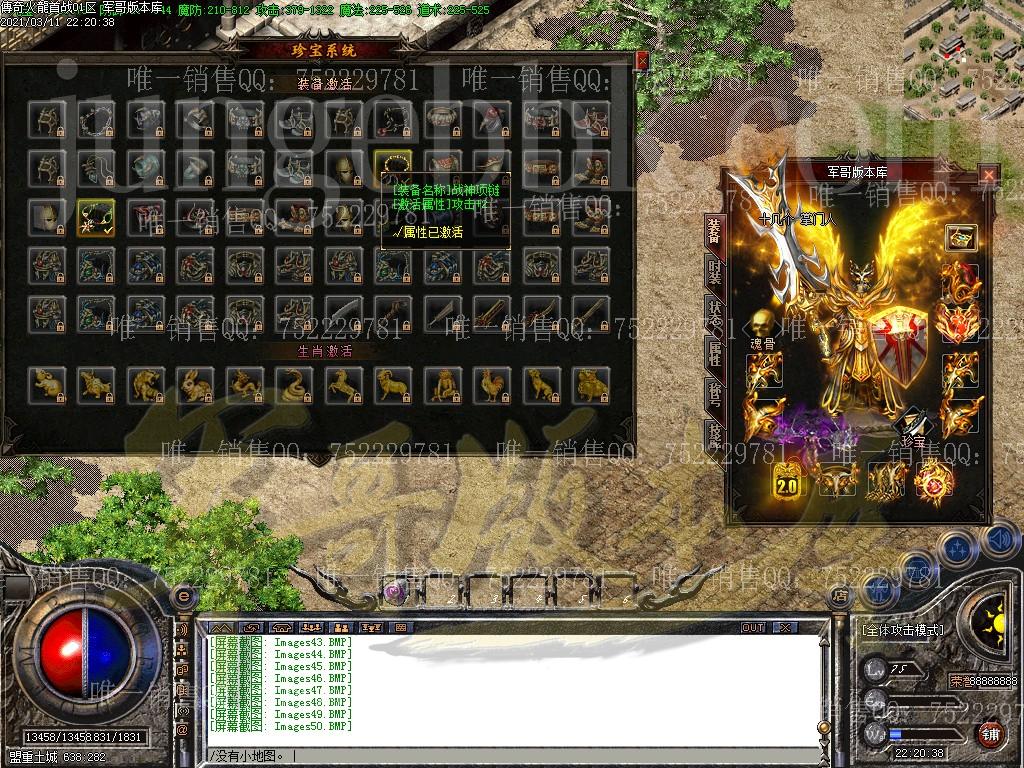Choose the golden snake zodiac icon
The height and width of the screenshot is (768, 1024).
pyautogui.click(x=291, y=383)
